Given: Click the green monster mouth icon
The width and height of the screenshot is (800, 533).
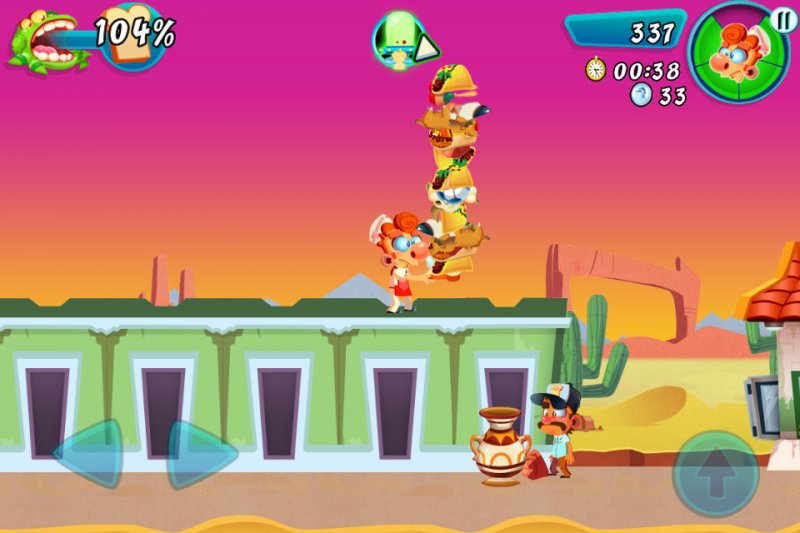Looking at the screenshot, I should tap(38, 40).
